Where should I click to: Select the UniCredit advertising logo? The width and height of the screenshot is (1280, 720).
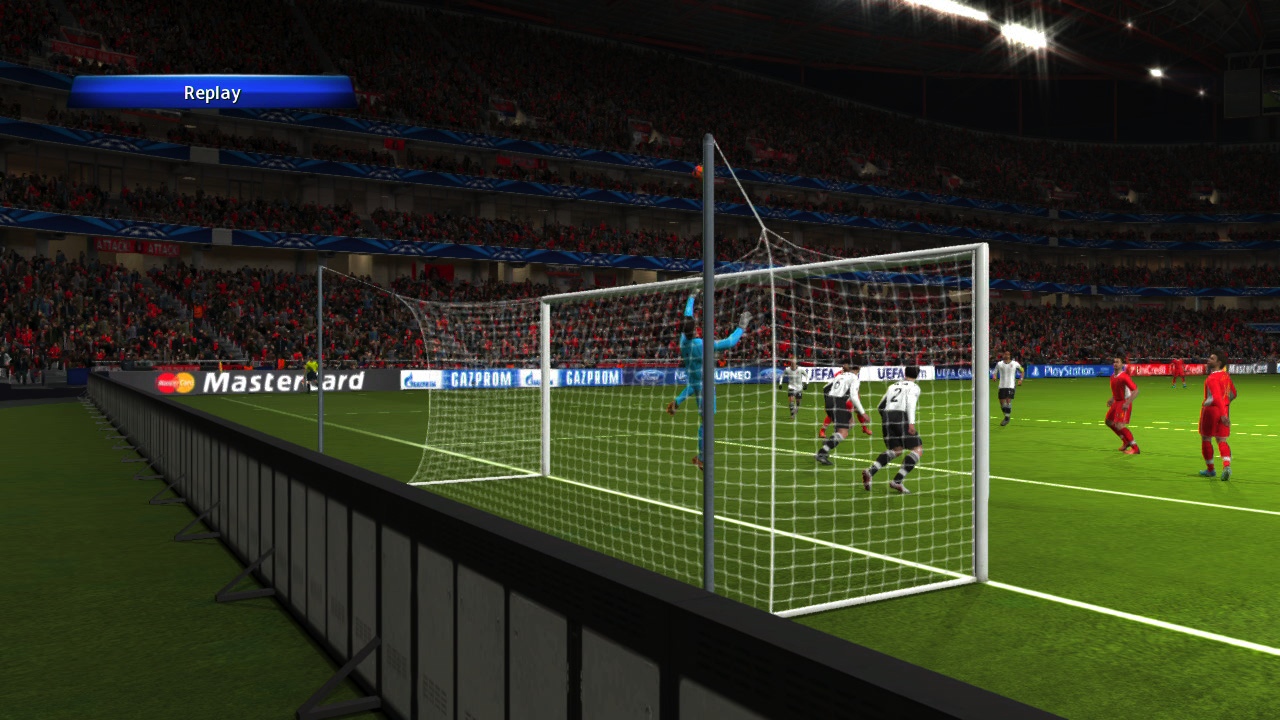[x=1150, y=368]
